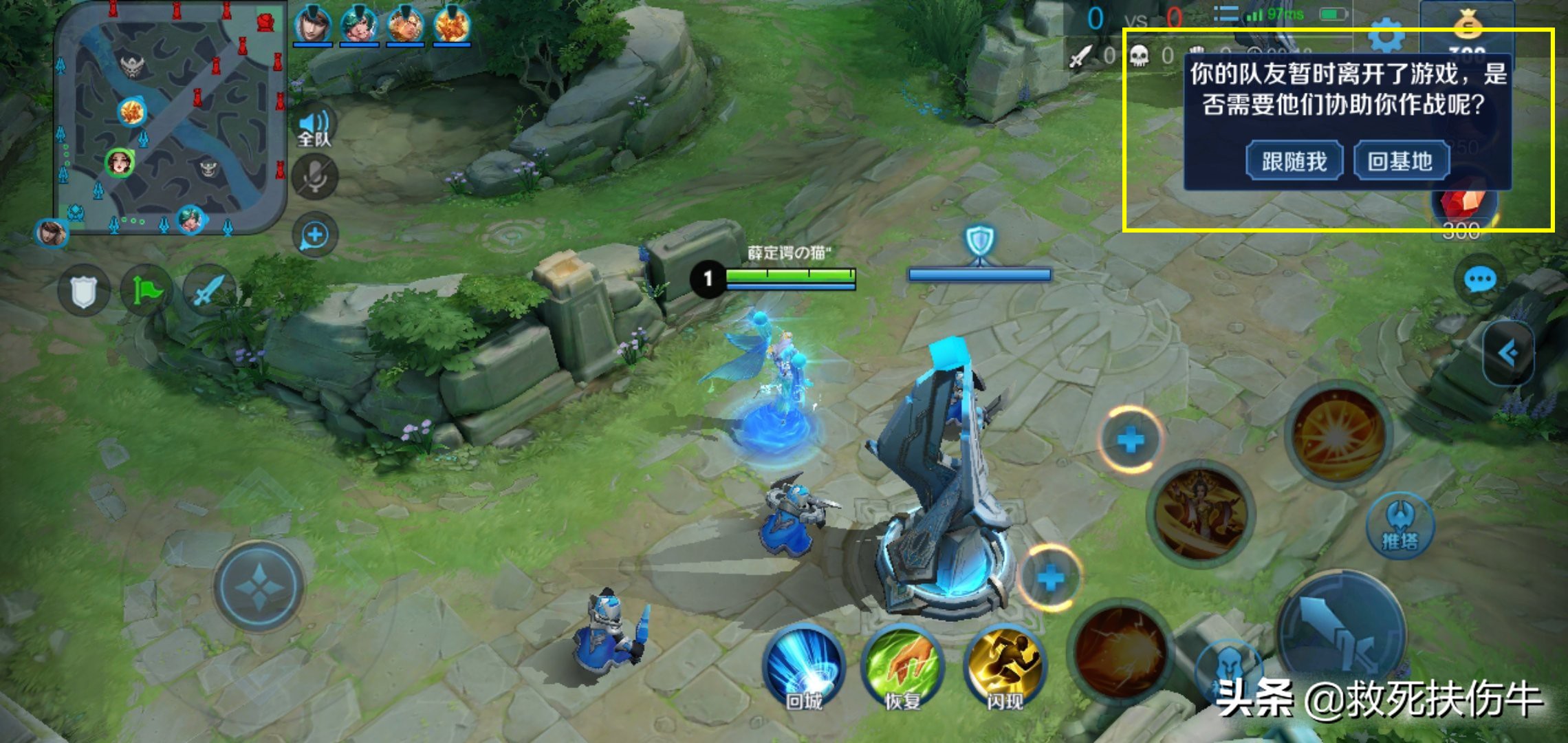Tap the magnifier plus button below microphone
This screenshot has width=1568, height=743.
314,235
